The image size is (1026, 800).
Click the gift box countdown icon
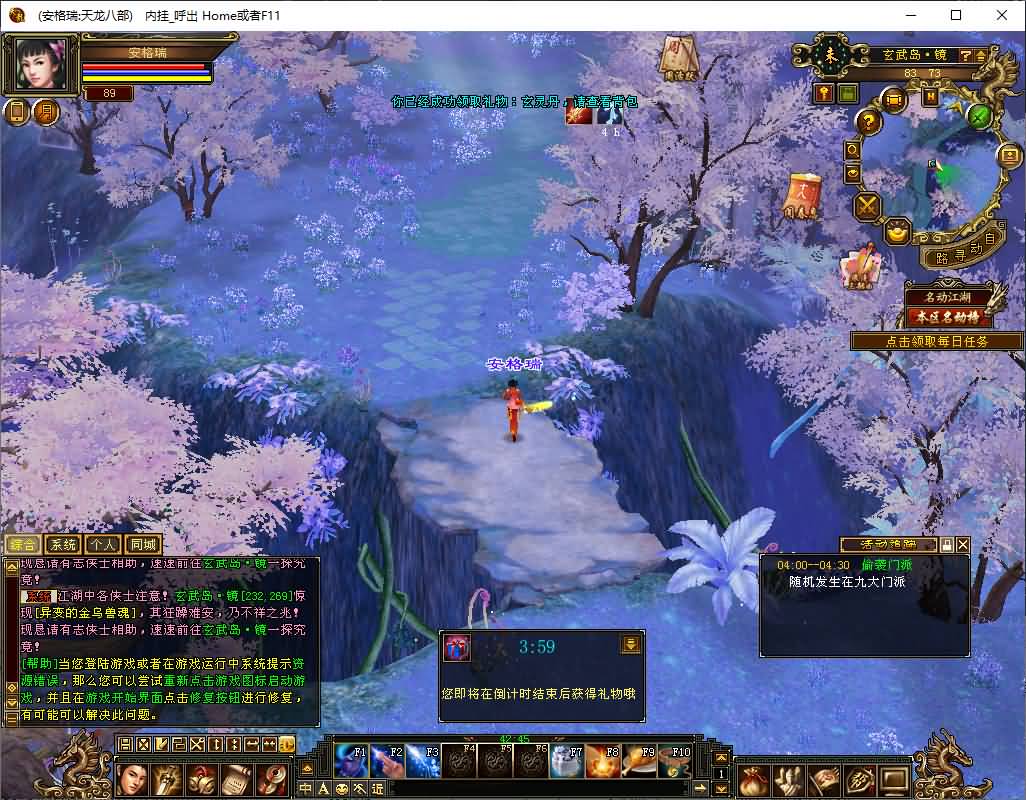pyautogui.click(x=456, y=646)
